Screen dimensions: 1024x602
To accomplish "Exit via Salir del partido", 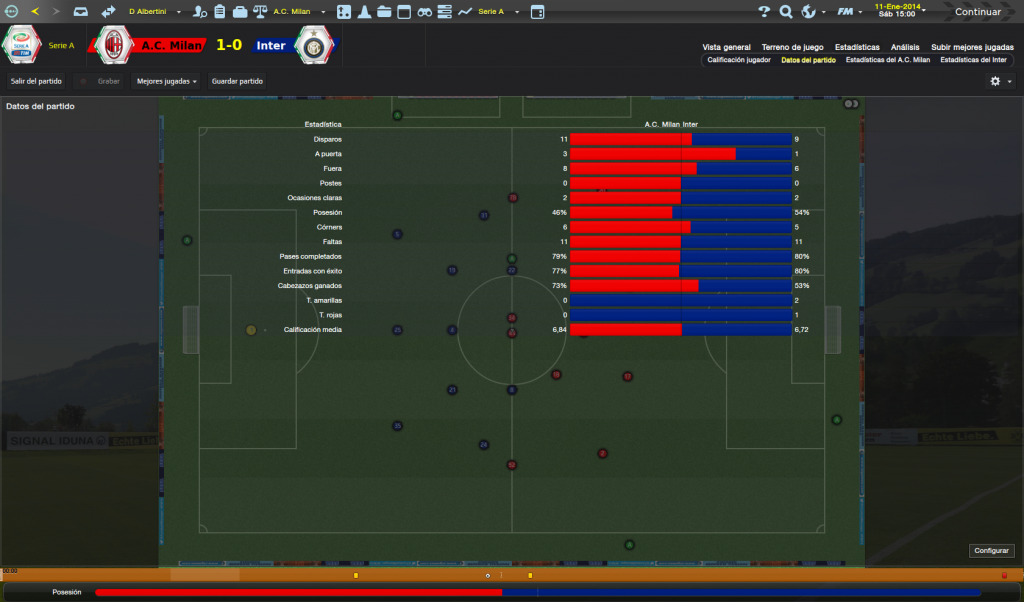I will coord(36,81).
